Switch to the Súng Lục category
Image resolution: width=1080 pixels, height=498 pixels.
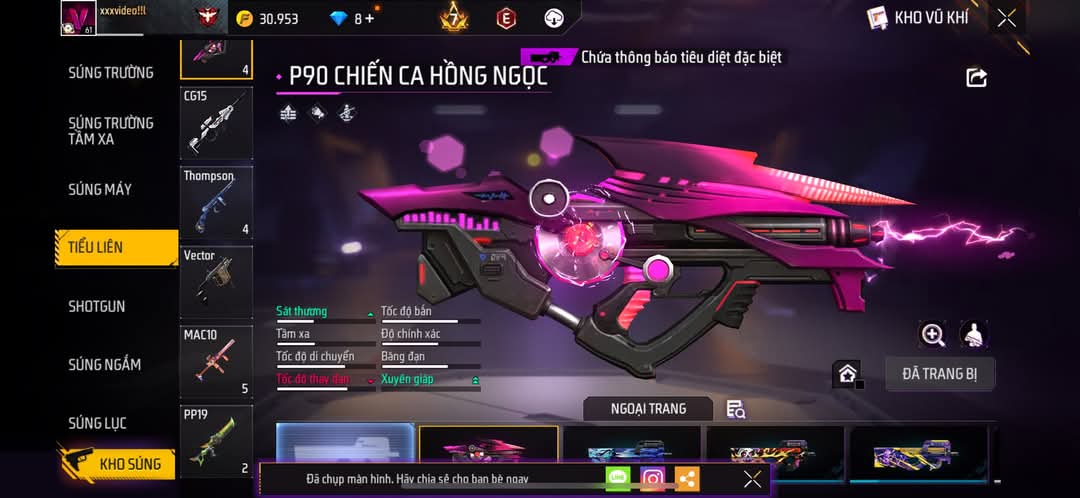tap(97, 424)
